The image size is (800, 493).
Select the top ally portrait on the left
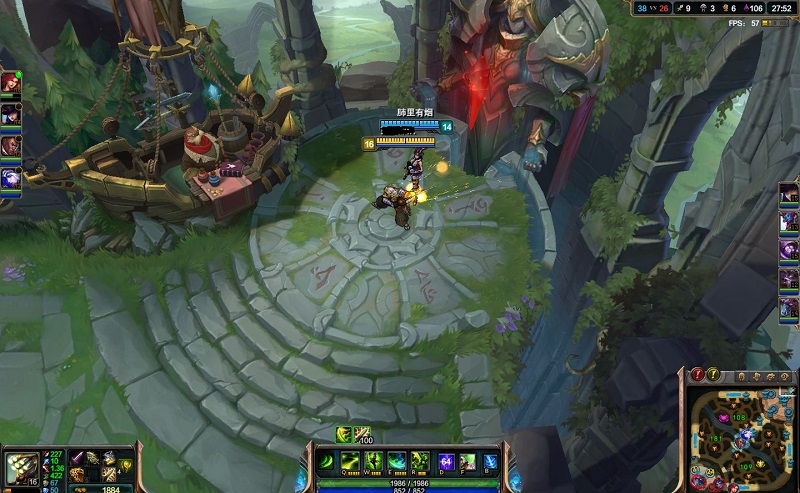pos(10,82)
